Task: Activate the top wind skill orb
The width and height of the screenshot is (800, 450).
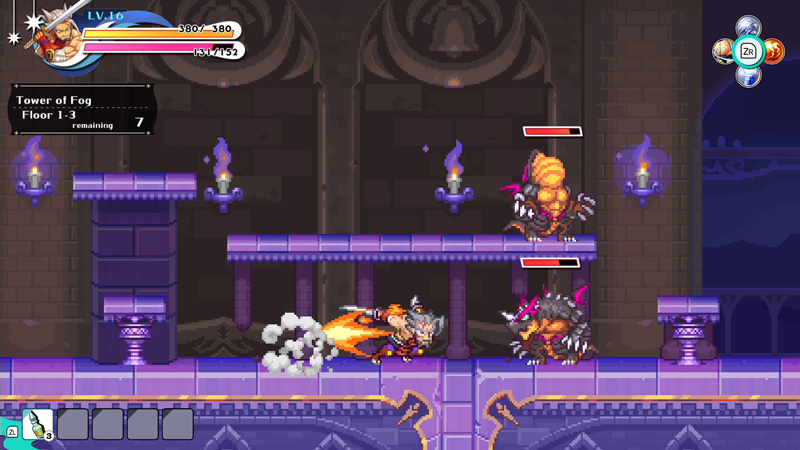Action: click(x=748, y=27)
